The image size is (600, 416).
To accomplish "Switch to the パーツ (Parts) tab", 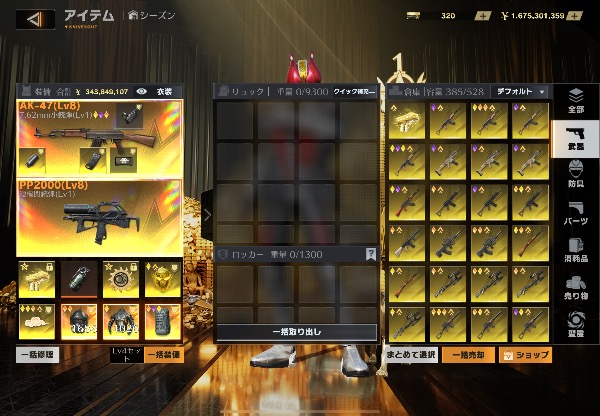I will (x=576, y=212).
